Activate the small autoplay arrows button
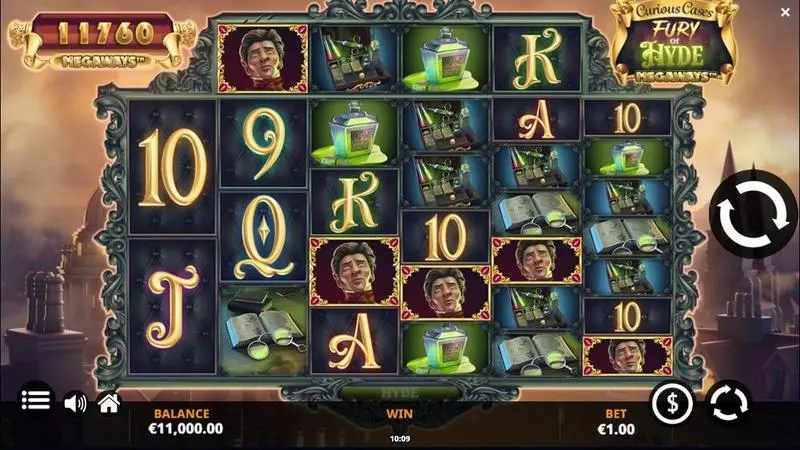This screenshot has width=800, height=450. click(728, 403)
